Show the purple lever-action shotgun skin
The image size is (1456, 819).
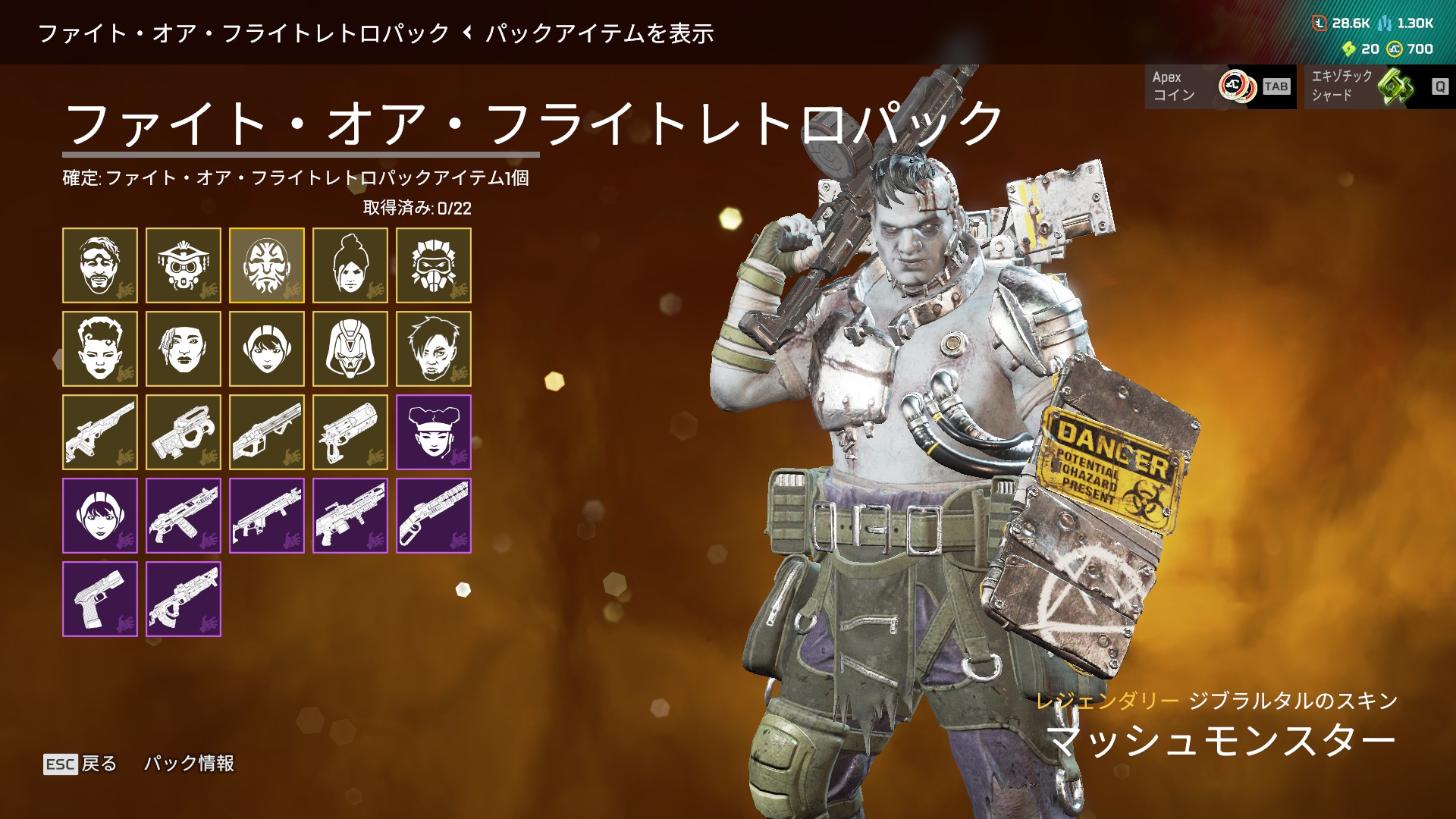click(x=434, y=516)
